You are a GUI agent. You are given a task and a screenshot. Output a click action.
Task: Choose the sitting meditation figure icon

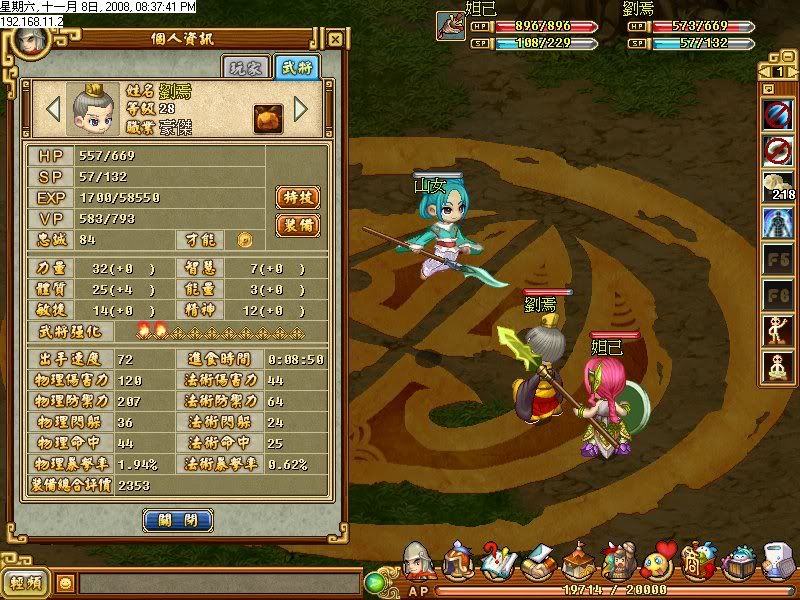[777, 366]
